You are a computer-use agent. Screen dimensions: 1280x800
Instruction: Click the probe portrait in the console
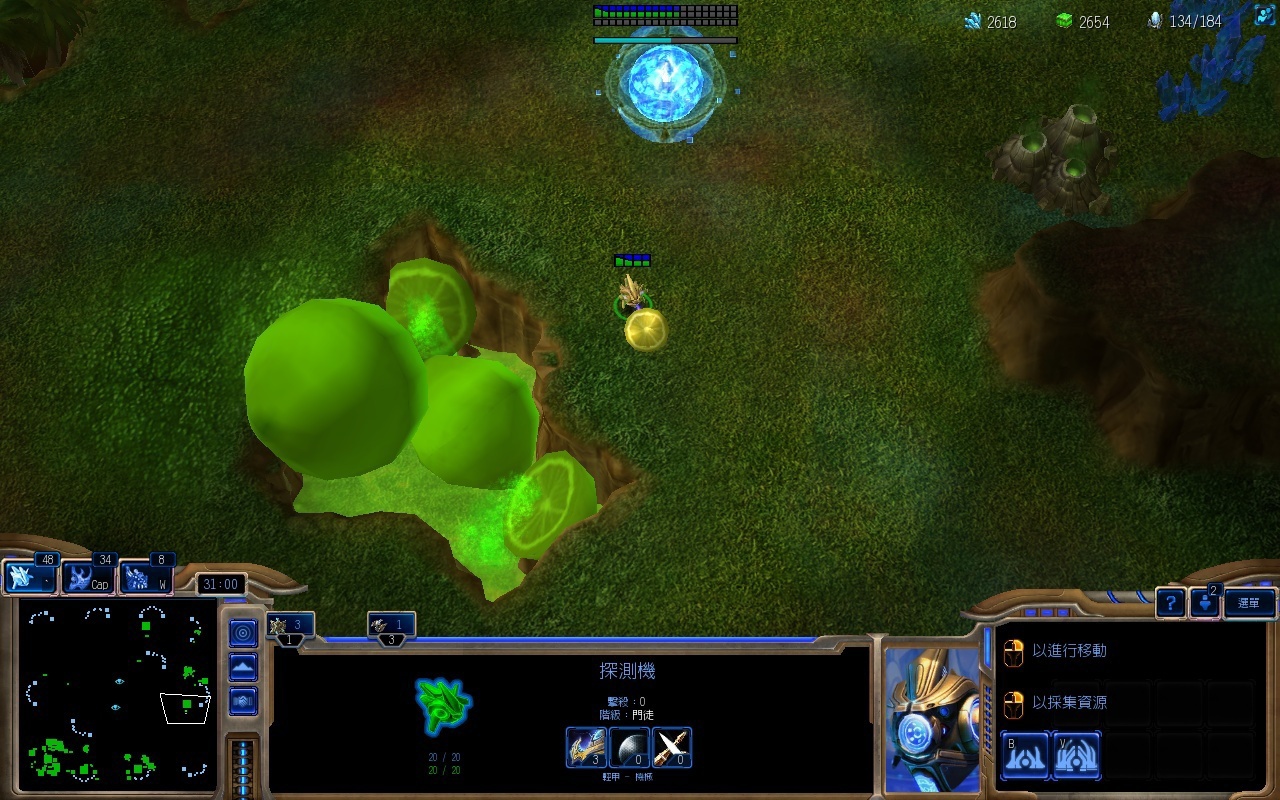pyautogui.click(x=932, y=718)
